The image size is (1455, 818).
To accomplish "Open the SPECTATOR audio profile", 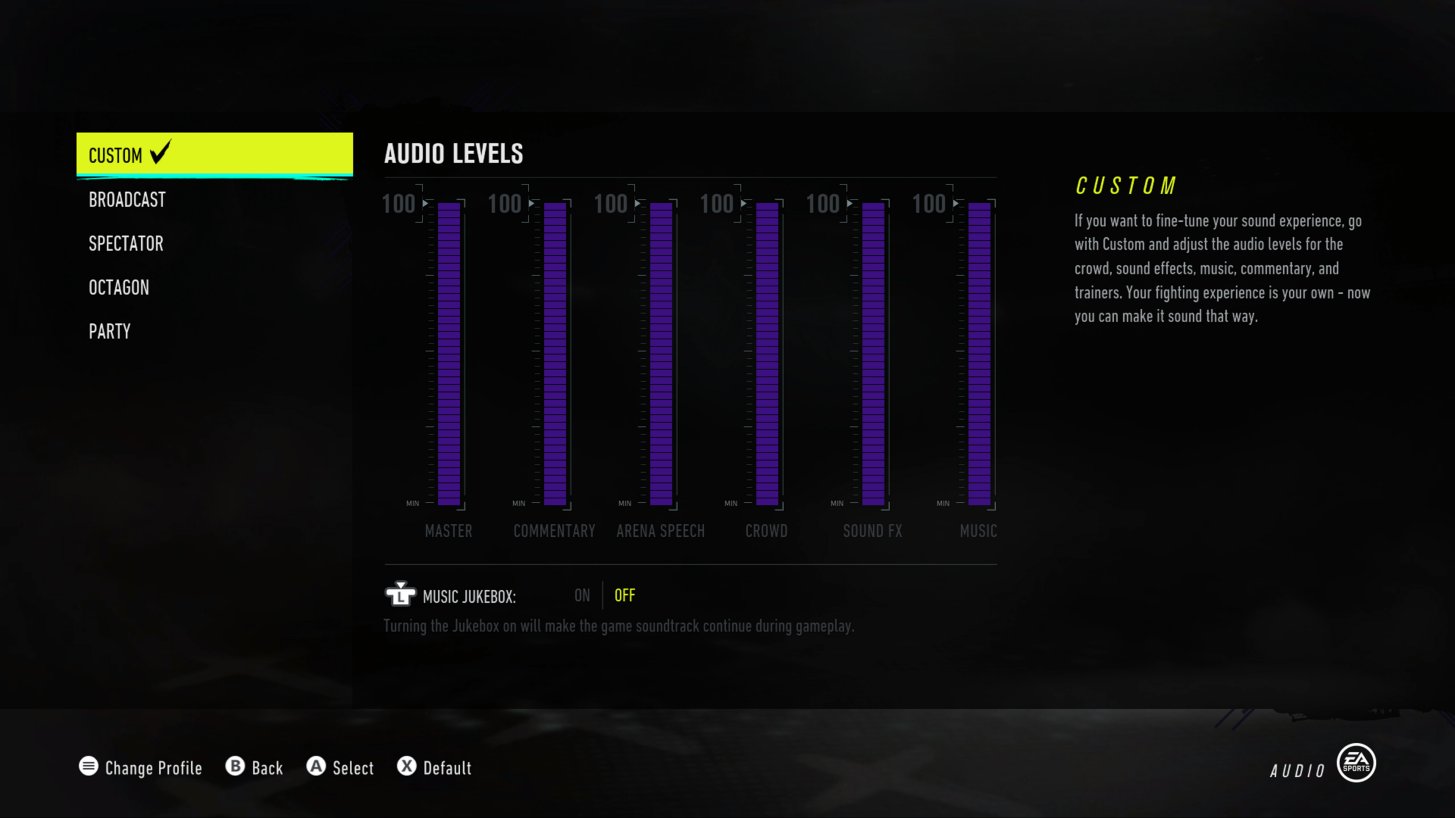I will 126,243.
